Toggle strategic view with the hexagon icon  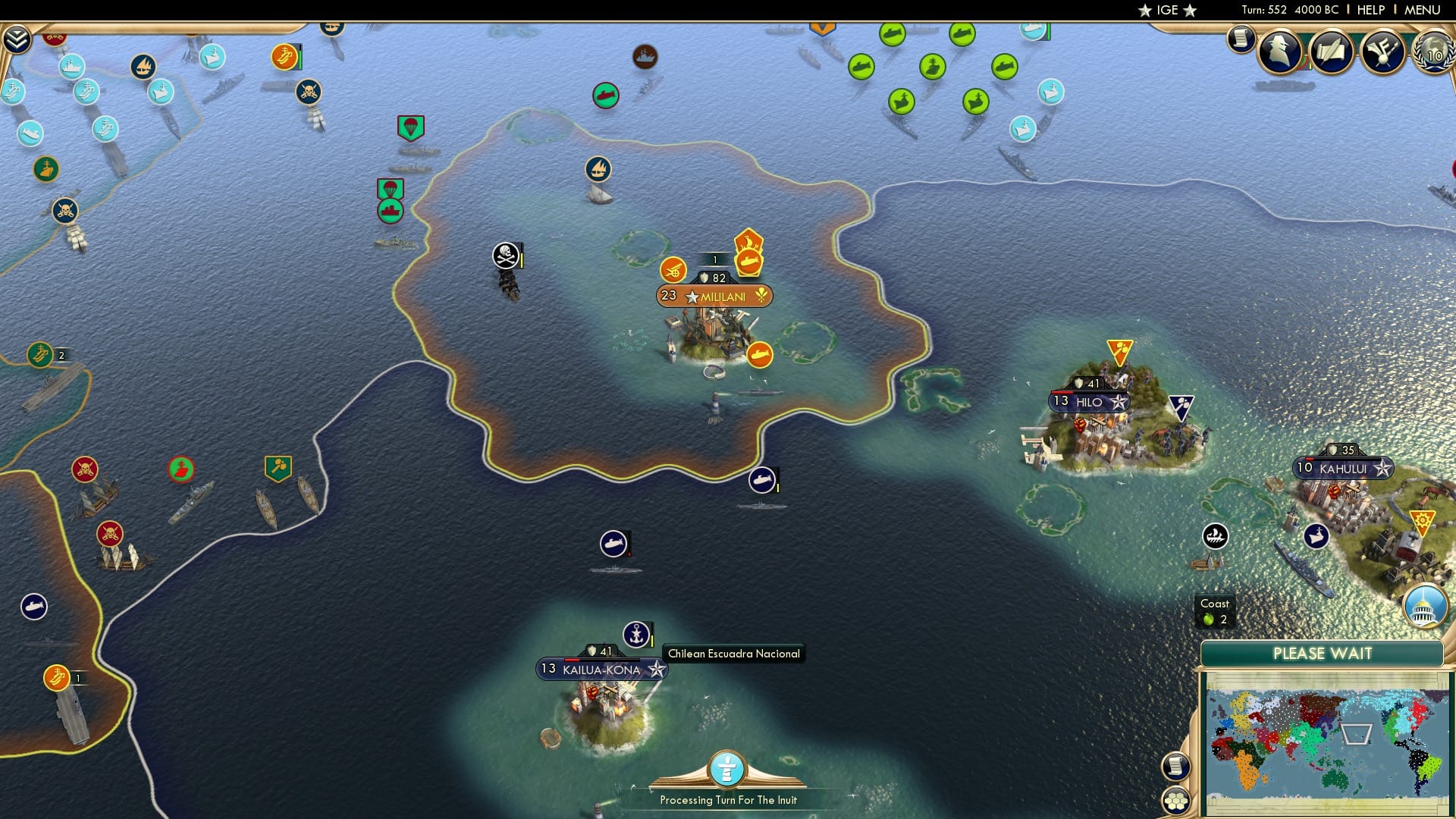tap(1178, 800)
